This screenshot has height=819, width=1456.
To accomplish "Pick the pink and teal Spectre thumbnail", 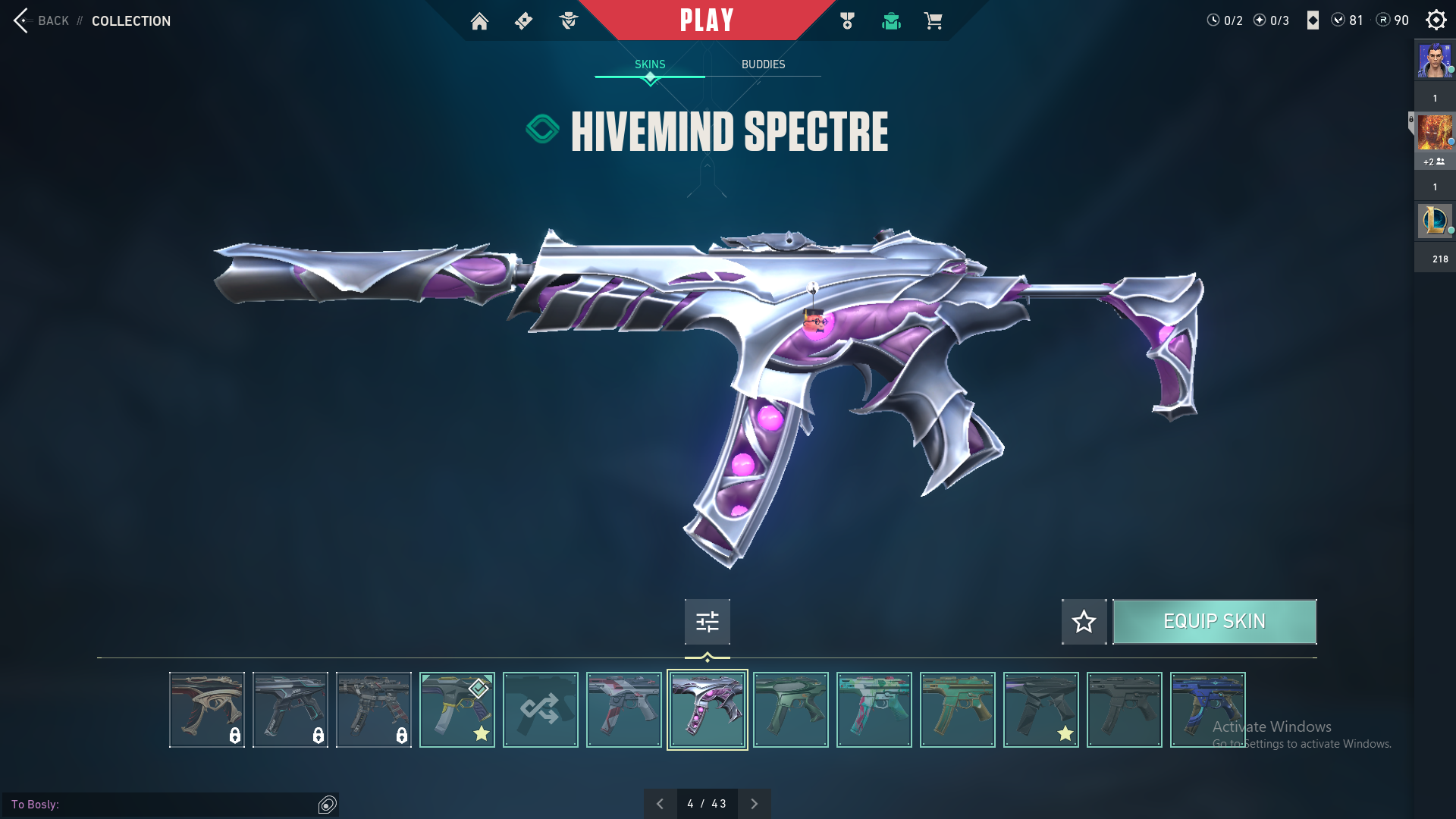I will tap(874, 710).
